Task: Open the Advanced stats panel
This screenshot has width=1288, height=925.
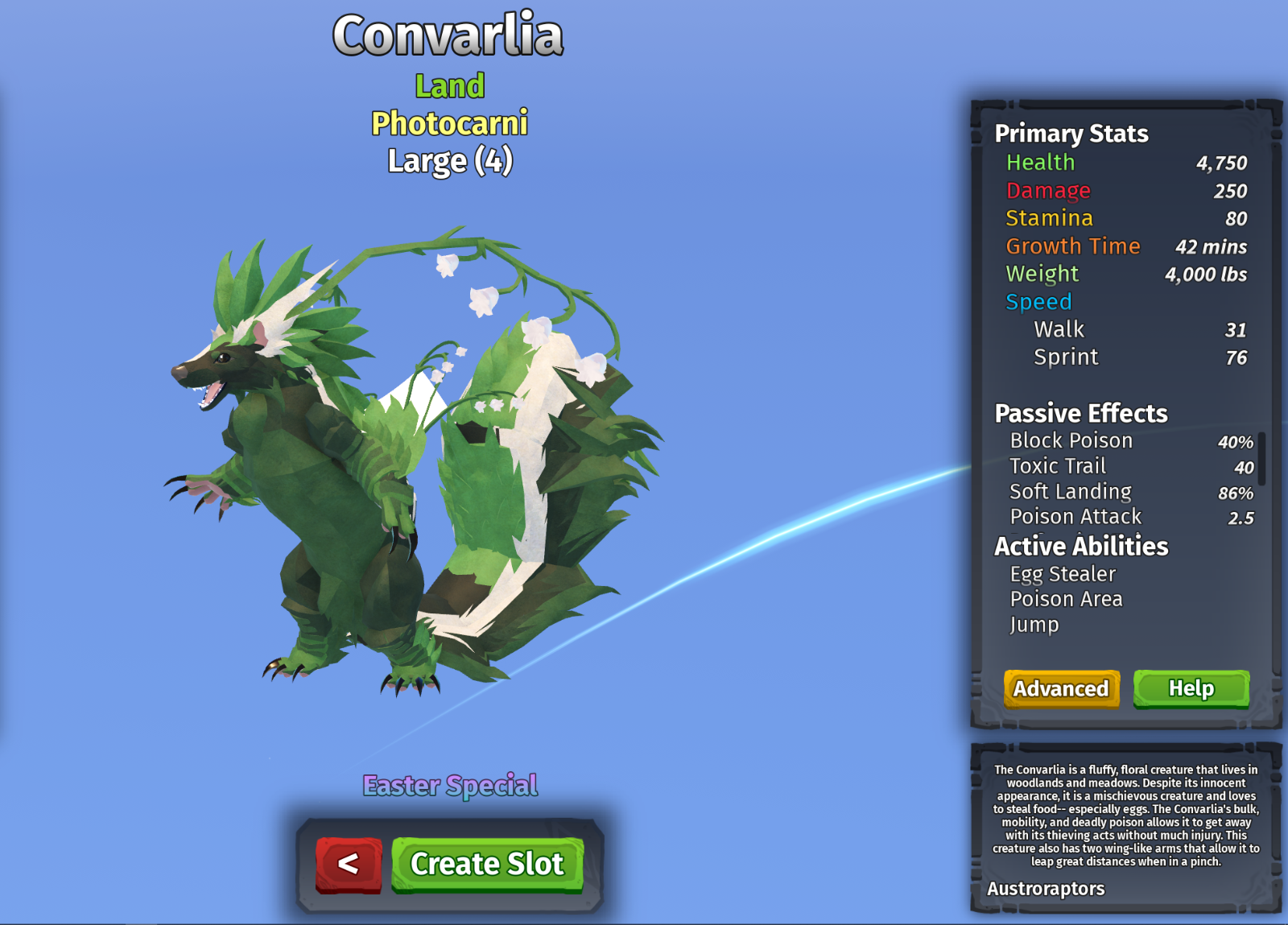Action: pos(1059,689)
